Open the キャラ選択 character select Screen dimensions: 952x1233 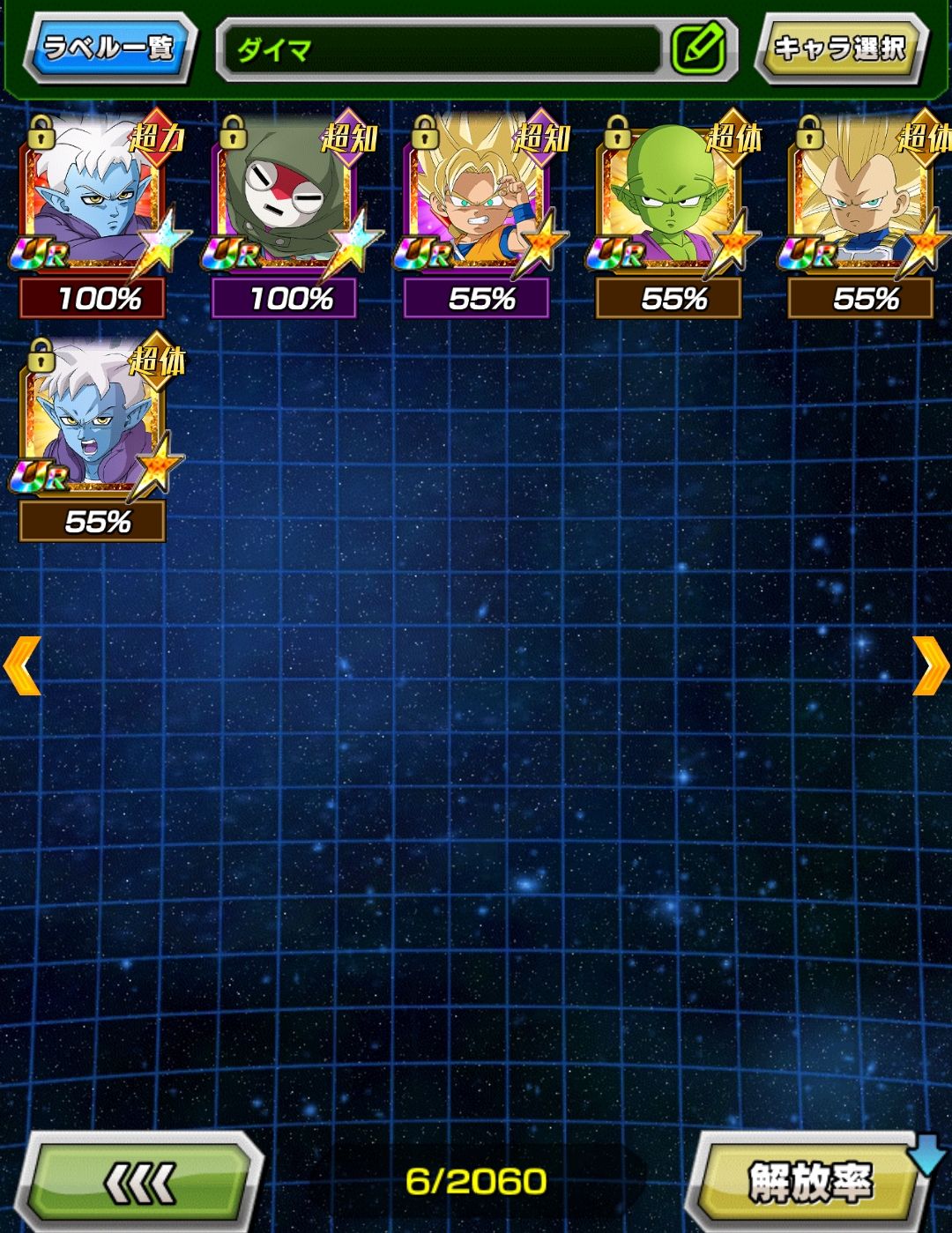point(839,48)
